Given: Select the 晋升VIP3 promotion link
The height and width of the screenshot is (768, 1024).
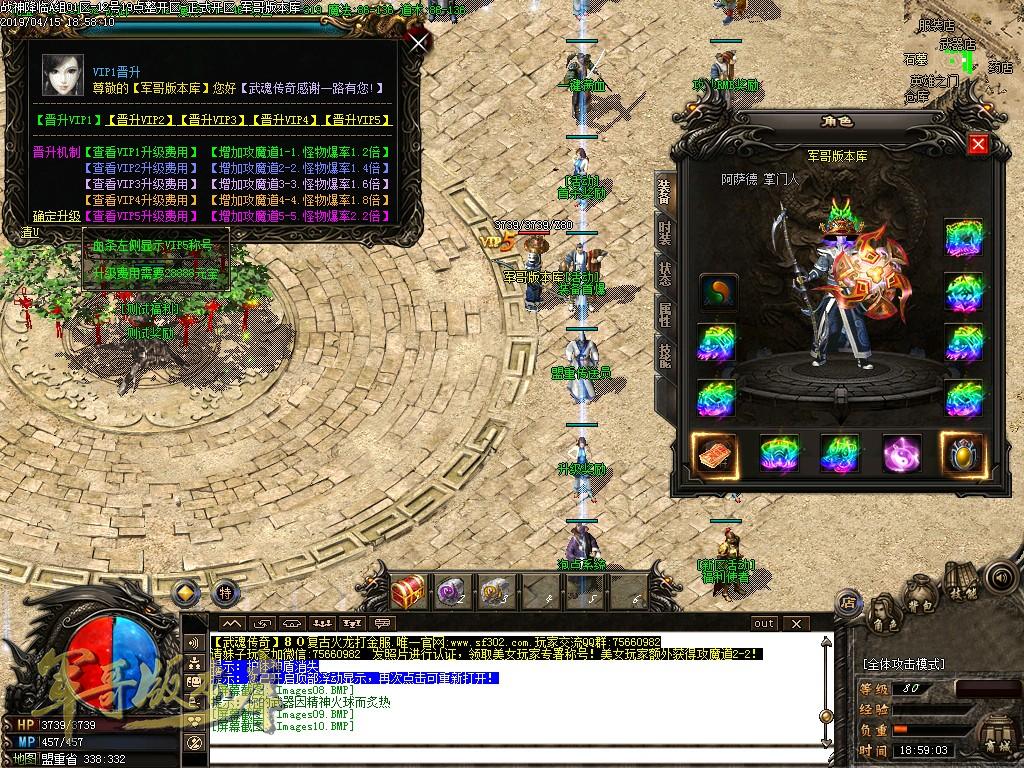Looking at the screenshot, I should (212, 120).
